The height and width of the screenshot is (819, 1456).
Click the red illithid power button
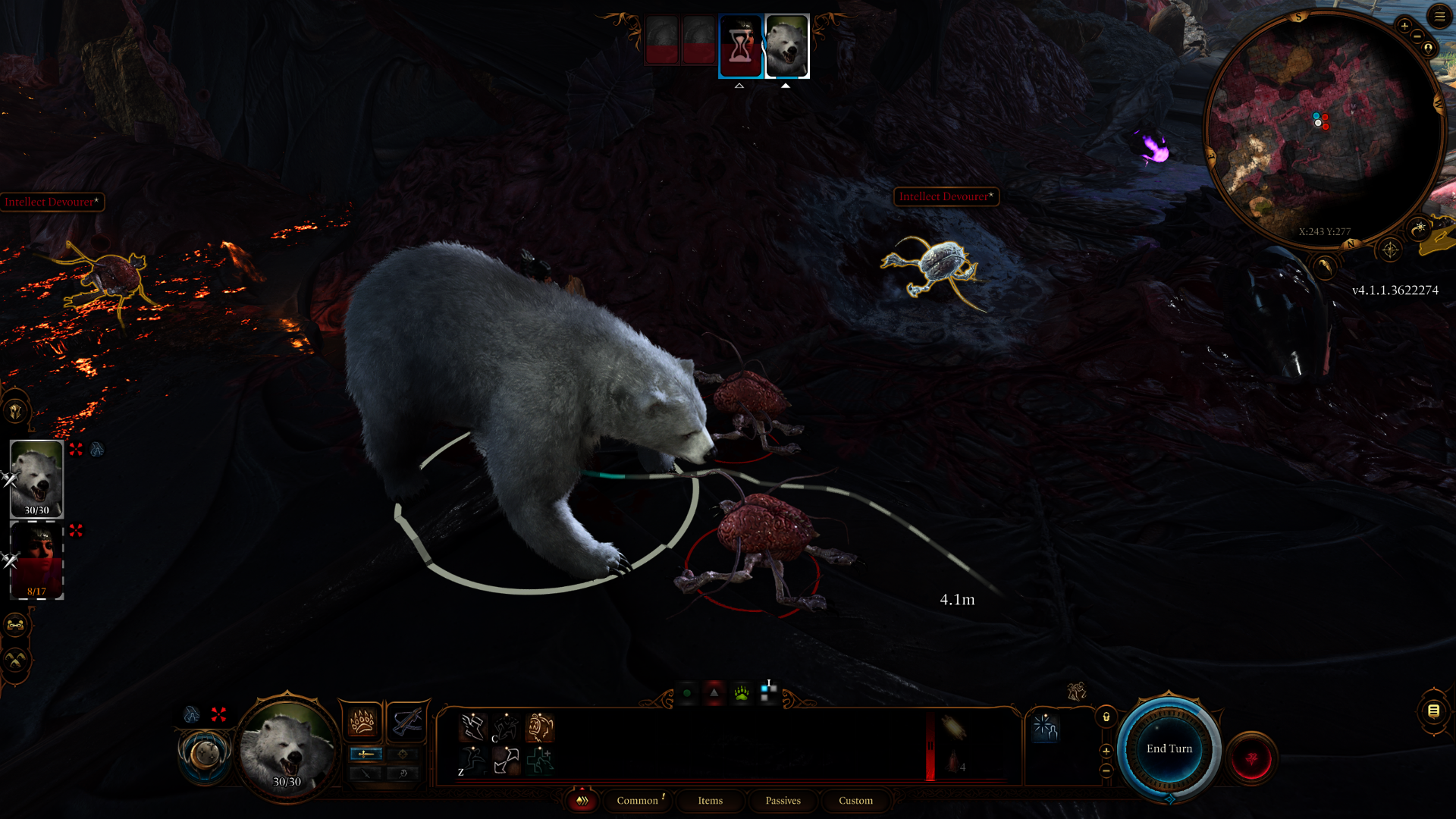[1251, 758]
